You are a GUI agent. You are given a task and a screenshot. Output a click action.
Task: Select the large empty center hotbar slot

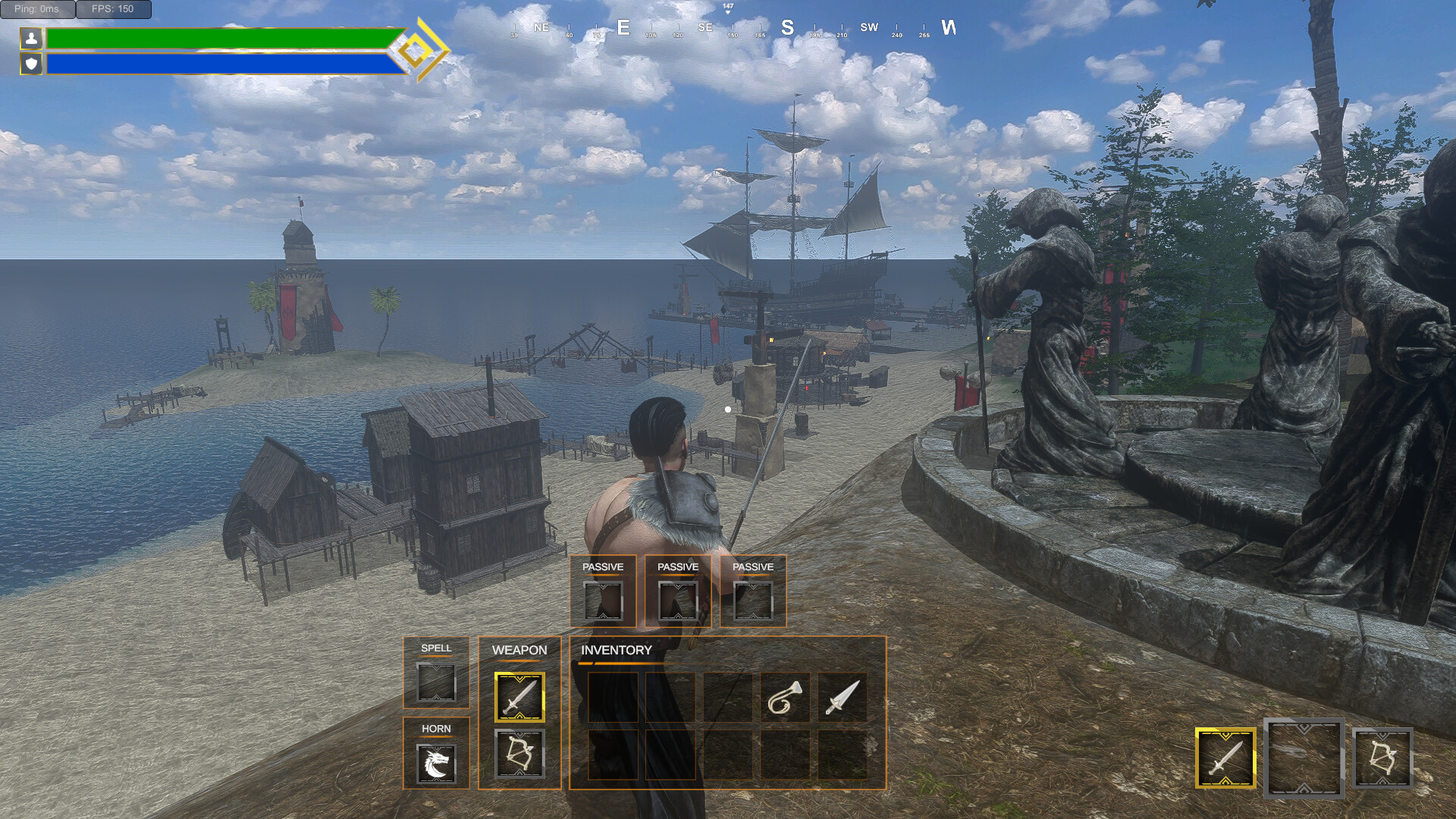click(x=1304, y=758)
